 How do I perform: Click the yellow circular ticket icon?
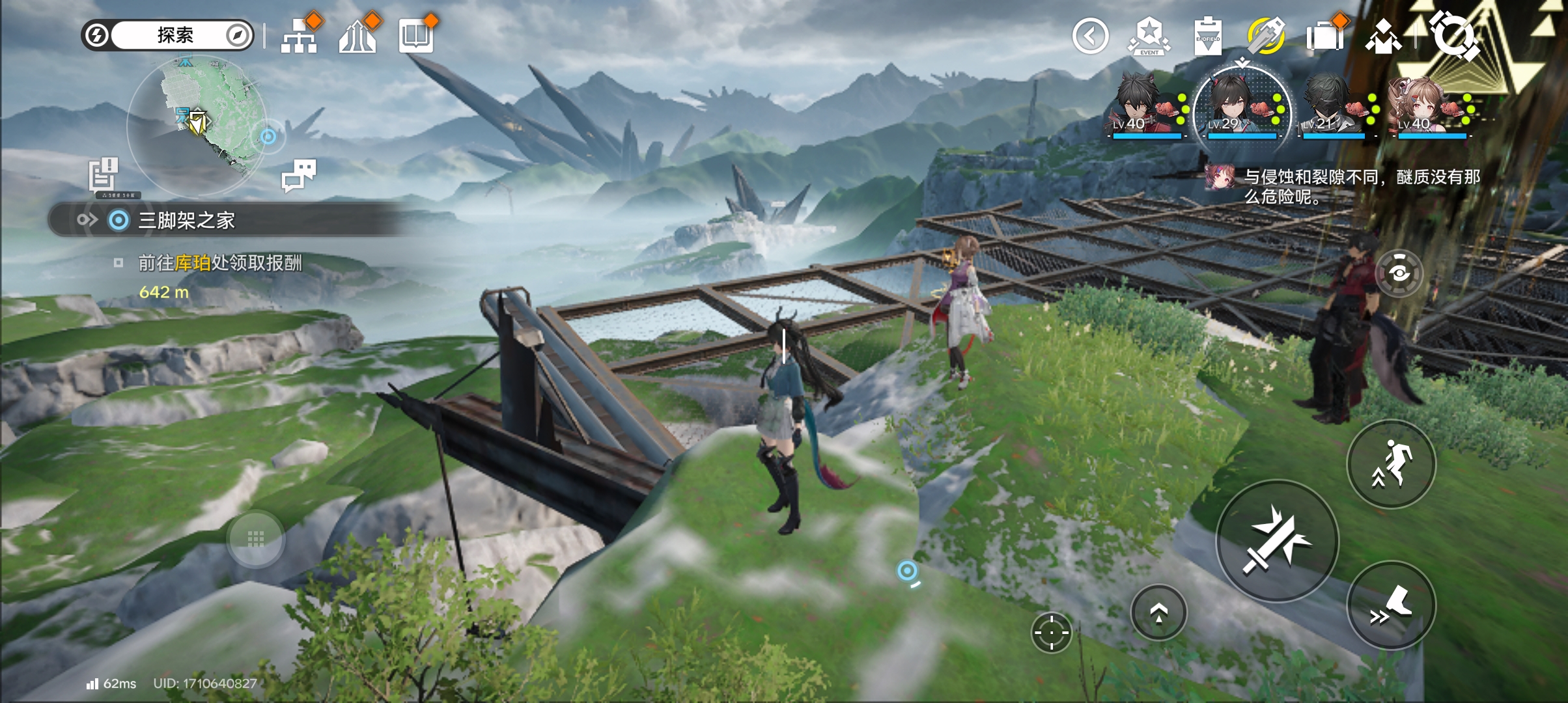1265,36
